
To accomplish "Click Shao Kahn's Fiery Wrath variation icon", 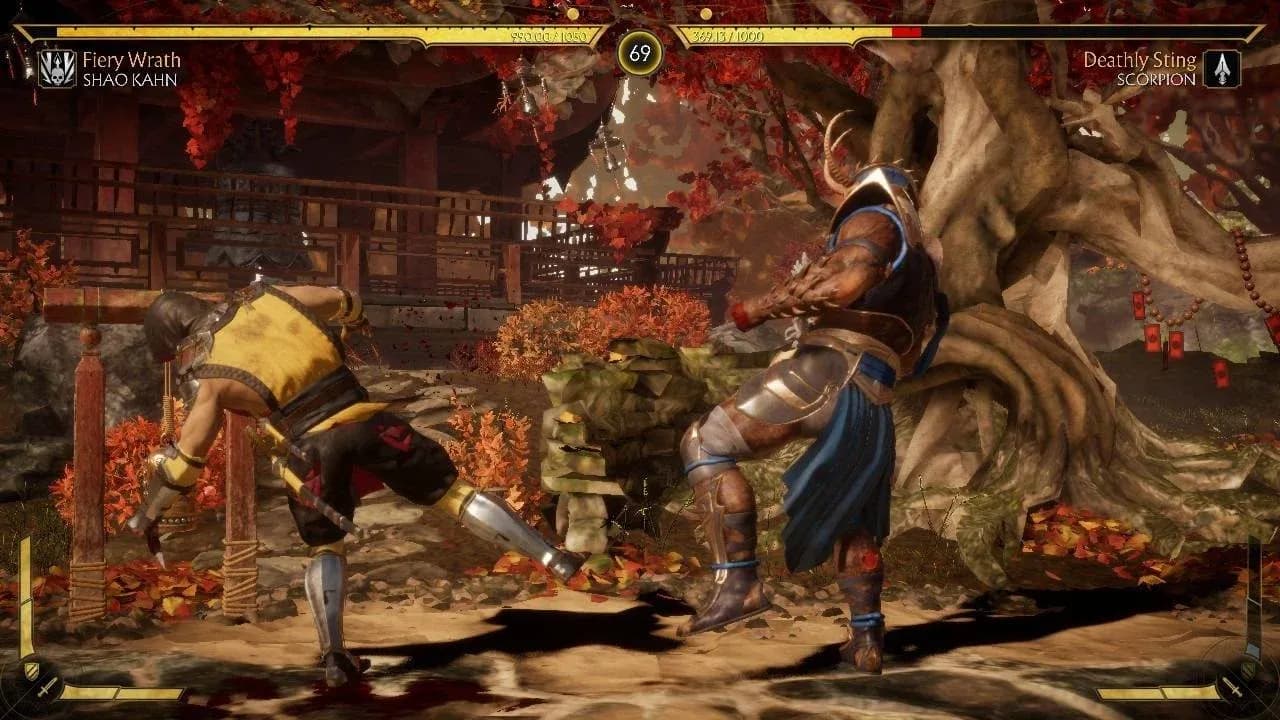I will 57,68.
